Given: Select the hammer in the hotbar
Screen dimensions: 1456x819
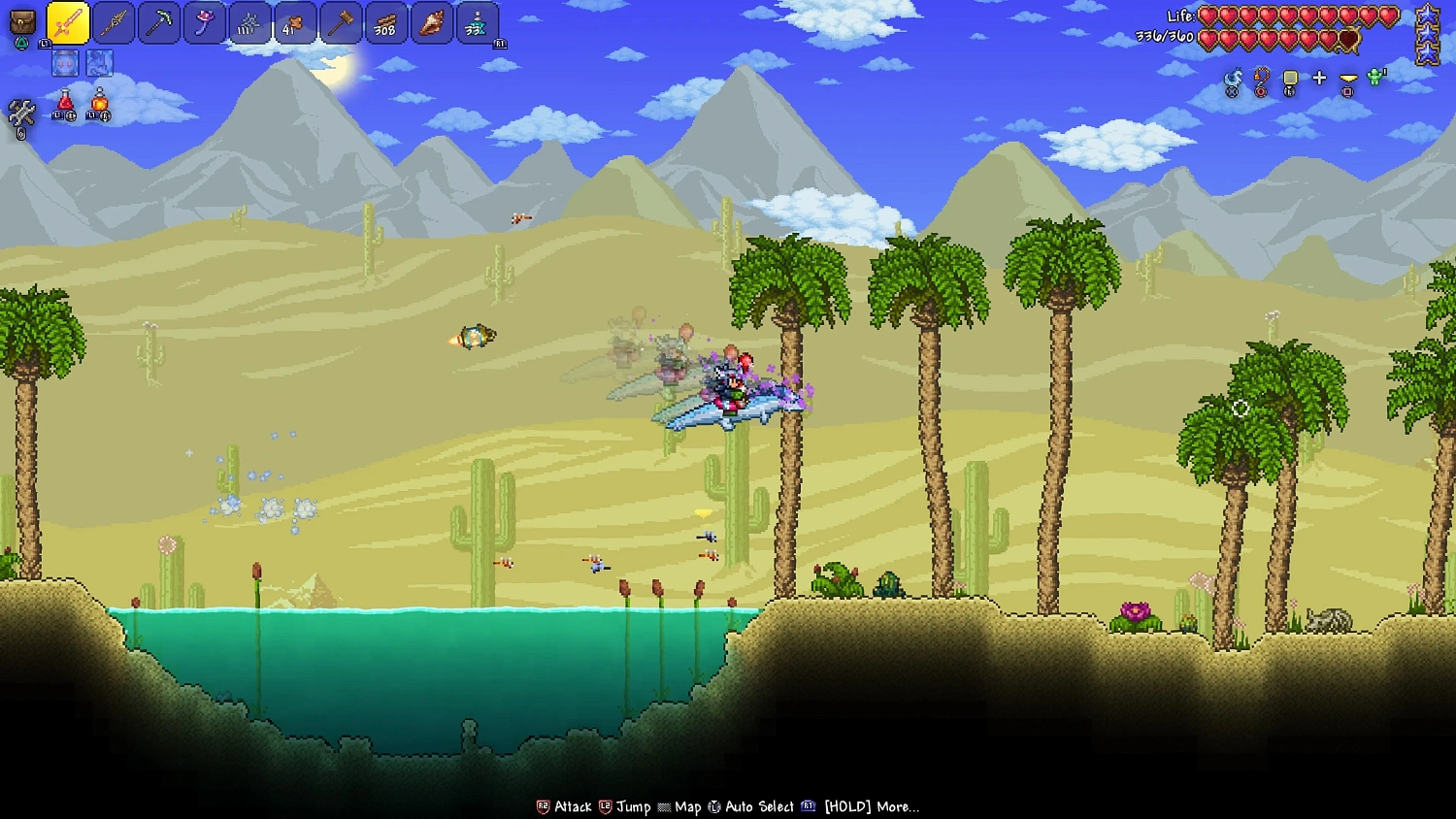Looking at the screenshot, I should [341, 24].
